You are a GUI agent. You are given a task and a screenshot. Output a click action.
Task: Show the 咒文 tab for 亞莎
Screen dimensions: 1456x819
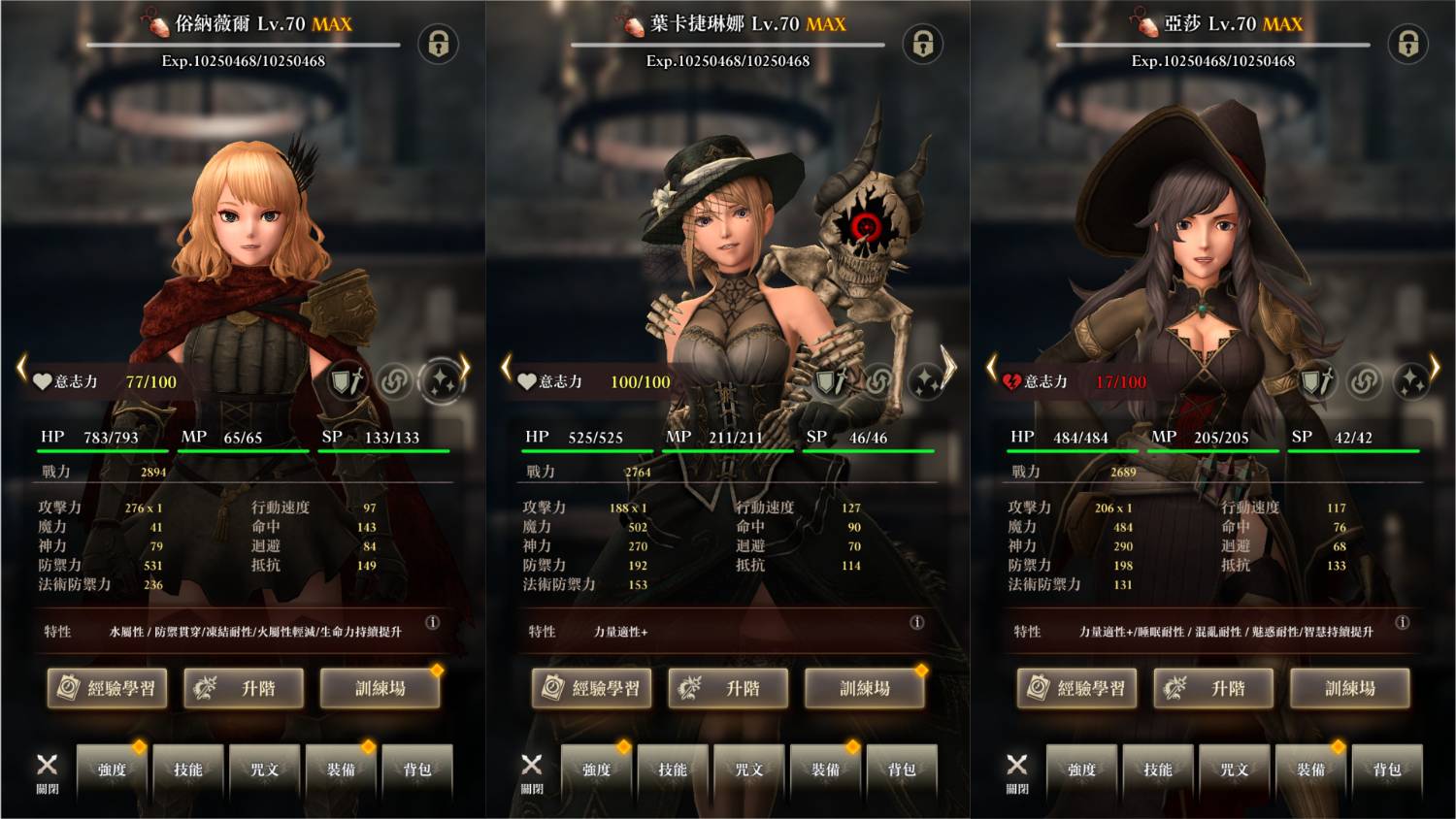(x=1234, y=770)
